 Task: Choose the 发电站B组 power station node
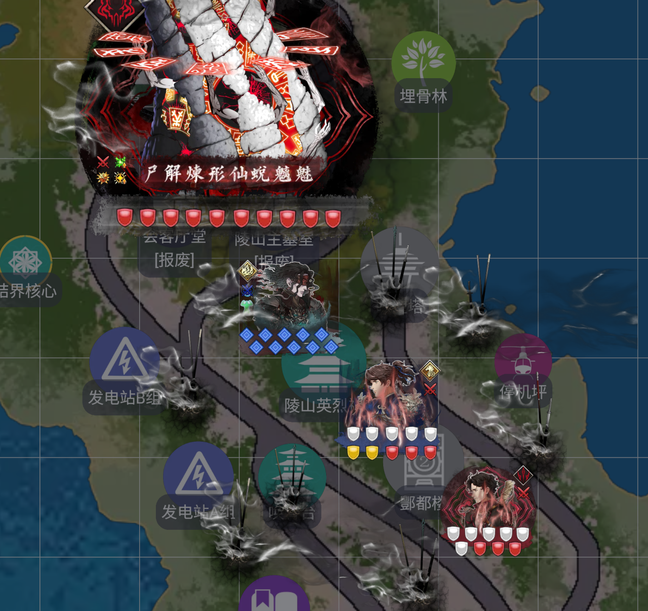pos(124,361)
